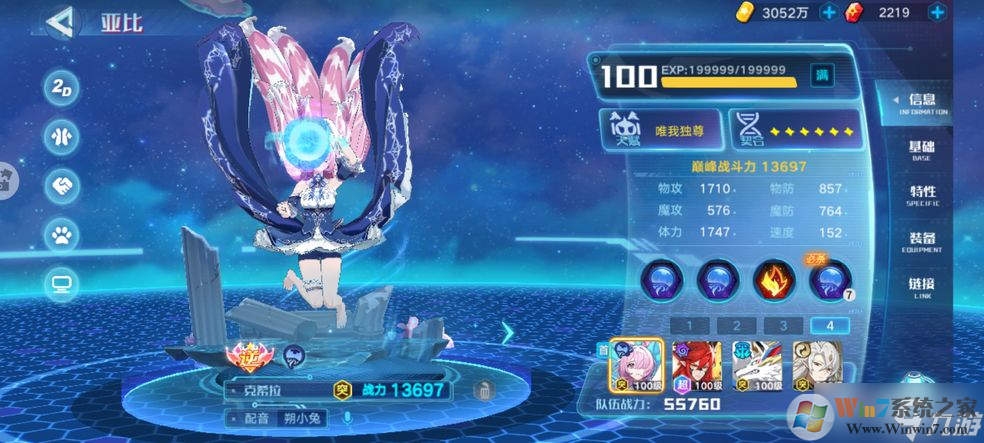Switch to the 信息 Information tab
The width and height of the screenshot is (984, 443).
921,104
